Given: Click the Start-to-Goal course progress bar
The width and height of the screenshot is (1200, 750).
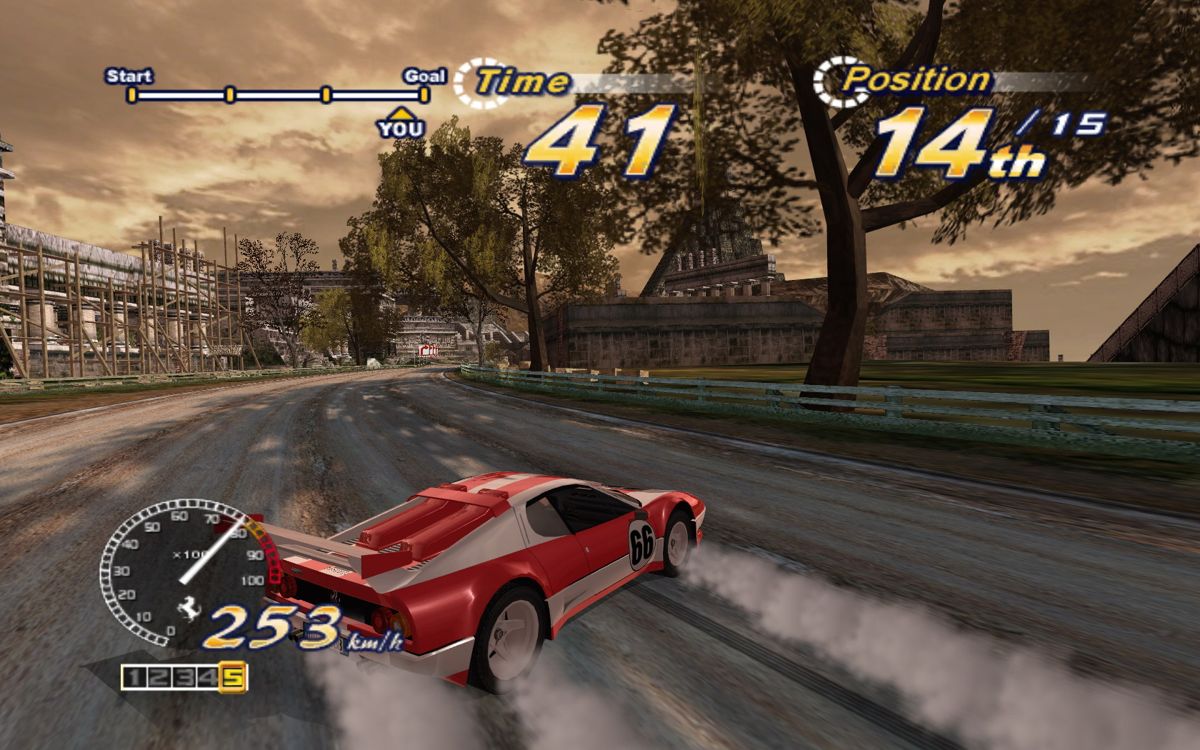Looking at the screenshot, I should point(278,95).
